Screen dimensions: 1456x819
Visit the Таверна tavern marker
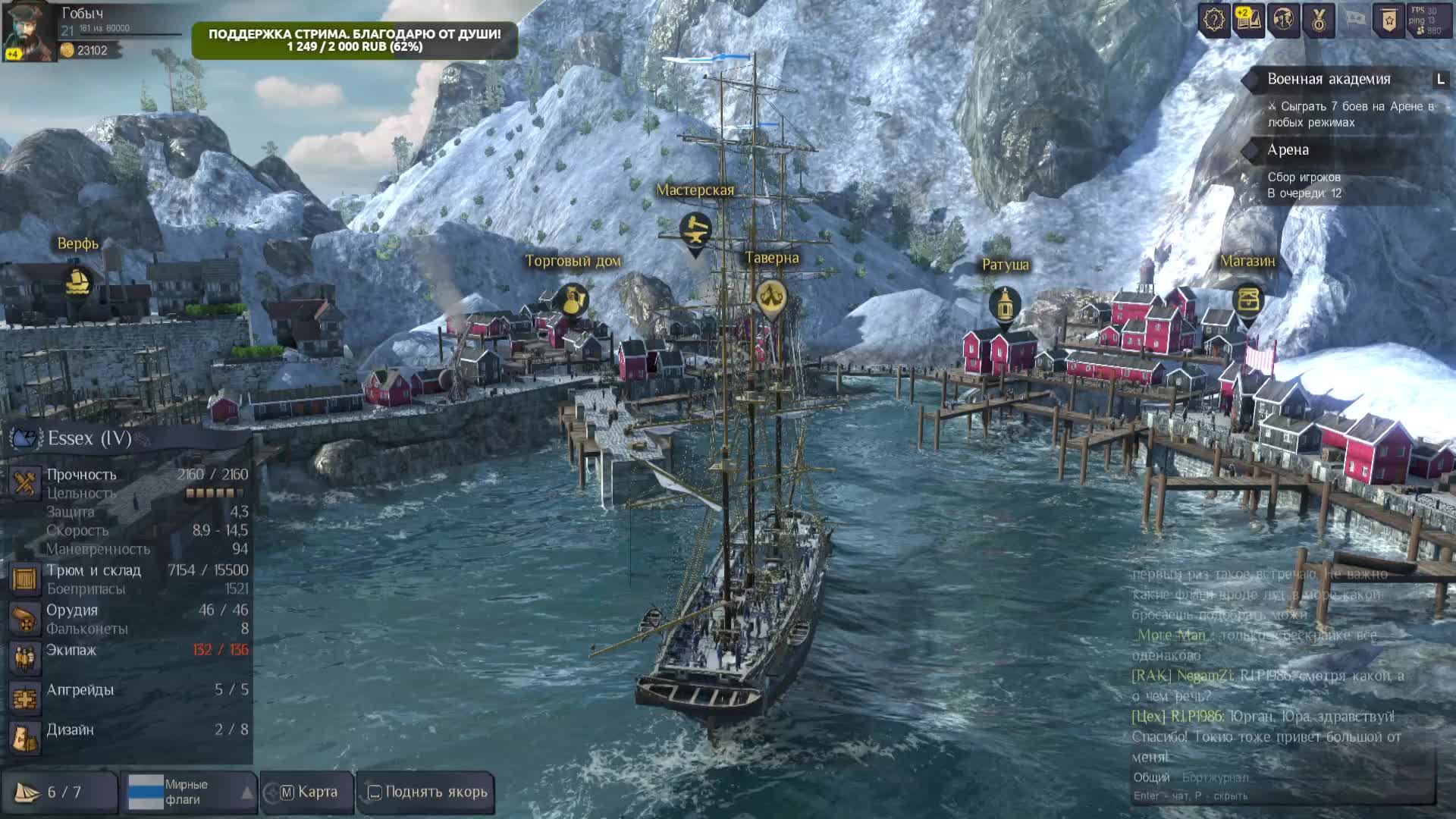tap(771, 295)
